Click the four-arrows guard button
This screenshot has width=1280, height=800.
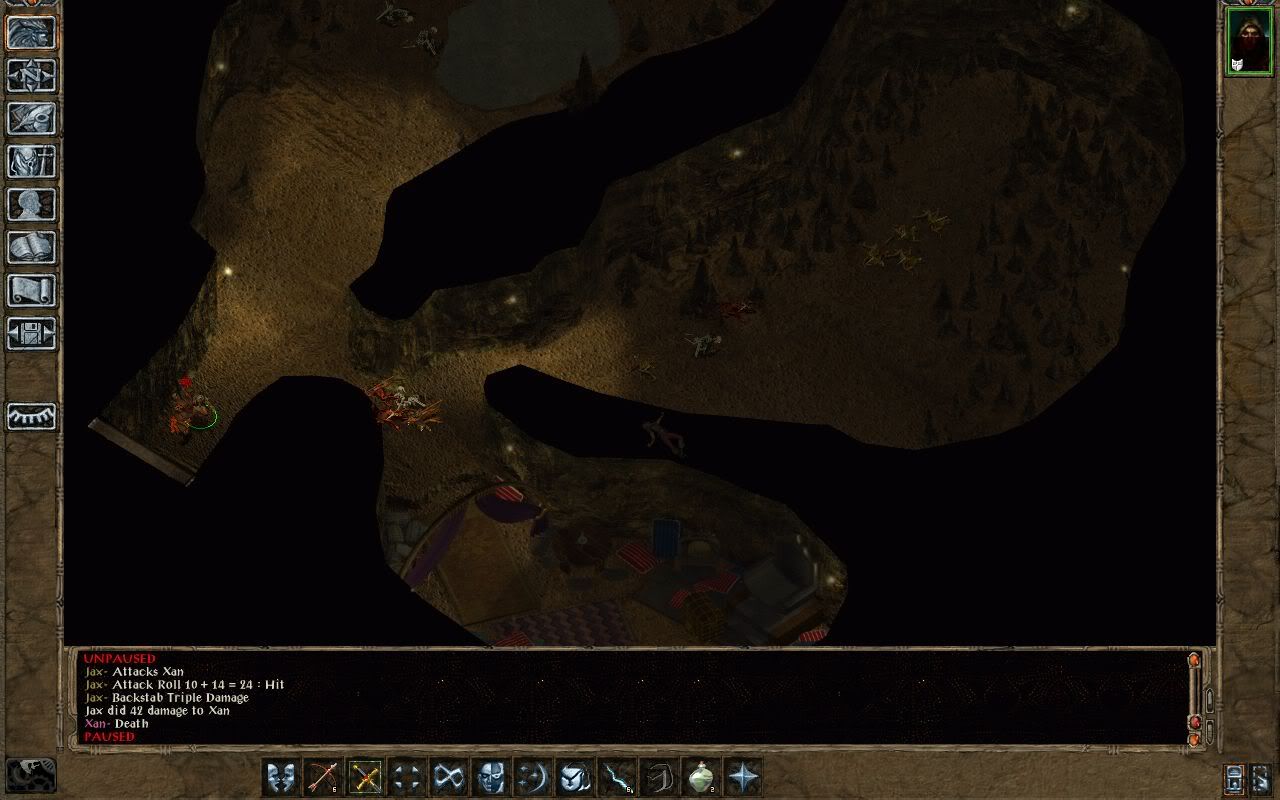pyautogui.click(x=407, y=777)
